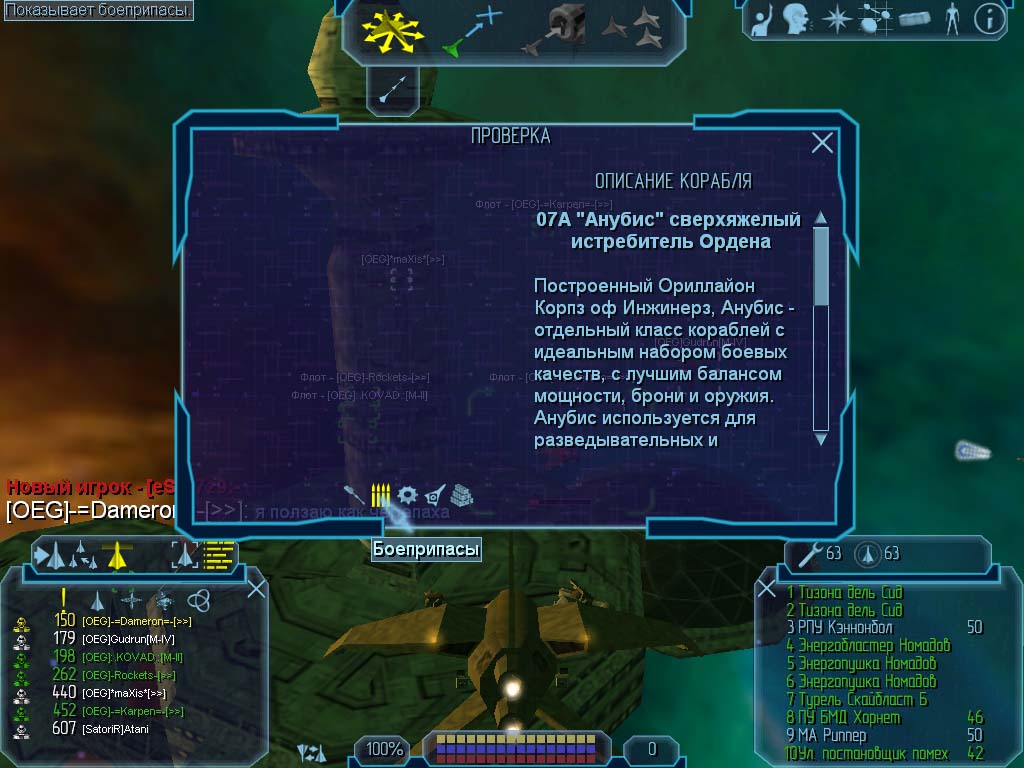
Task: Show the stacked crates cargo category
Action: tap(461, 495)
